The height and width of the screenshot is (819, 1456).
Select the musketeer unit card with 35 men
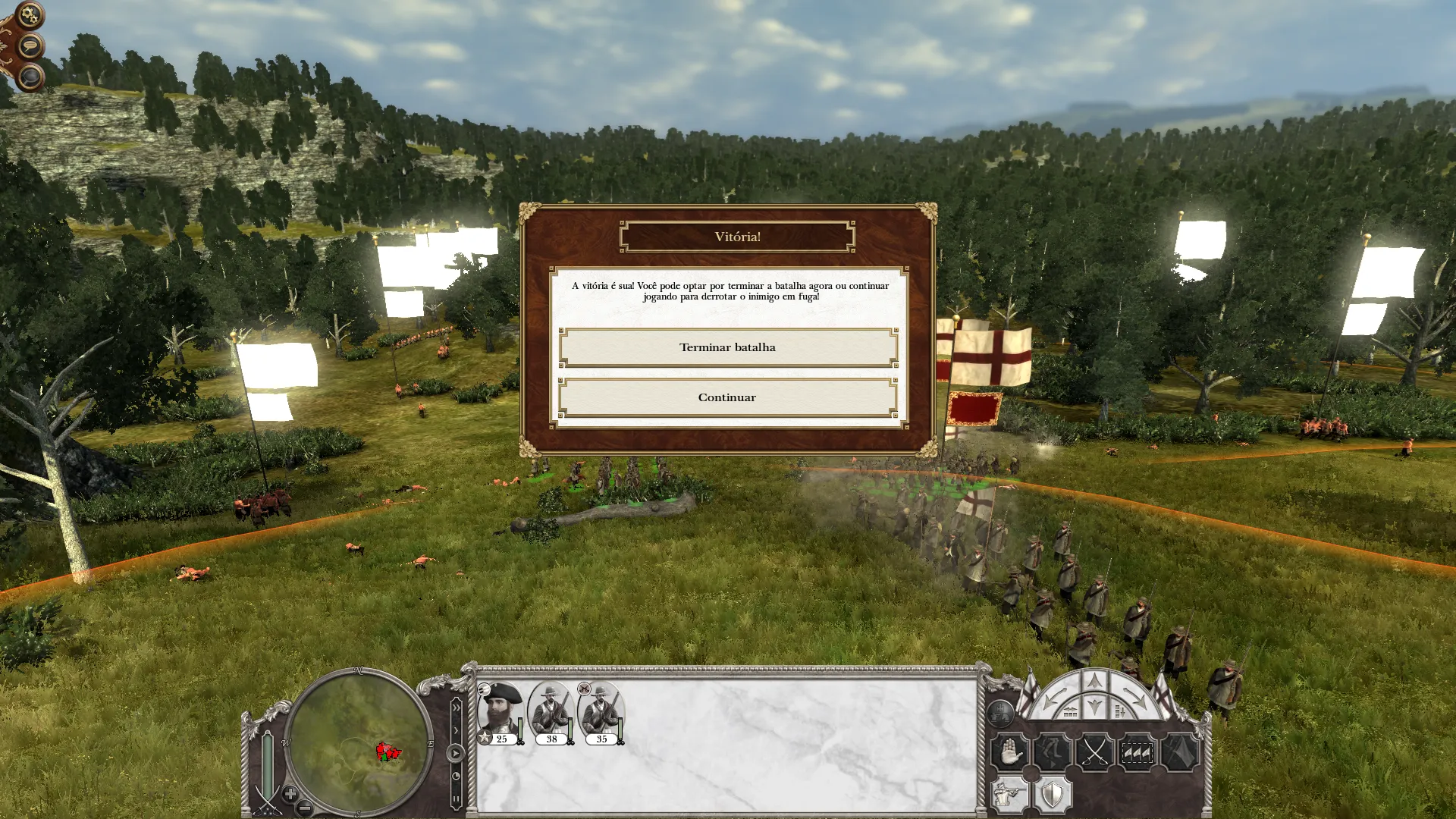pos(601,714)
